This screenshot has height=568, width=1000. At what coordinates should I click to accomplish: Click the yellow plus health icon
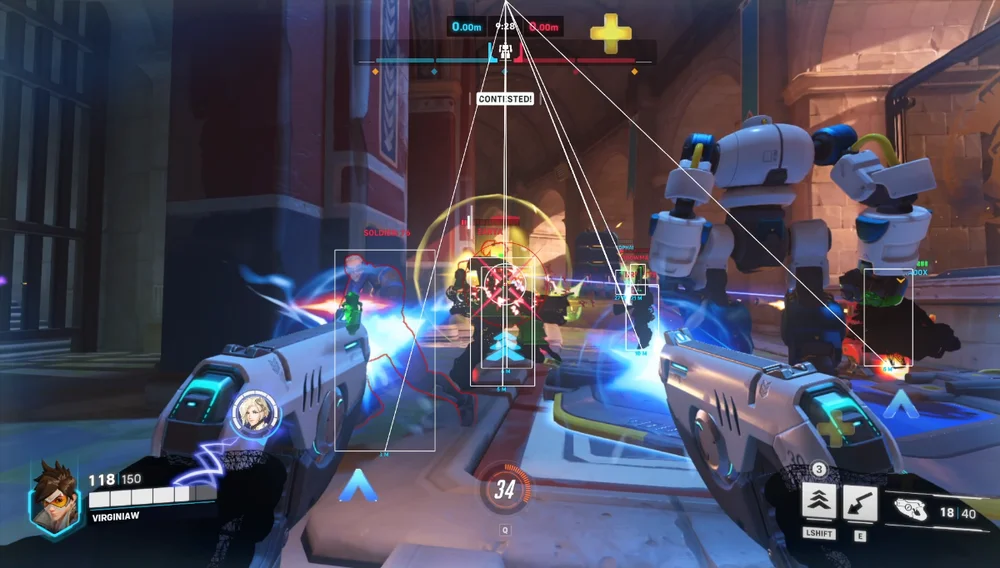[x=610, y=34]
